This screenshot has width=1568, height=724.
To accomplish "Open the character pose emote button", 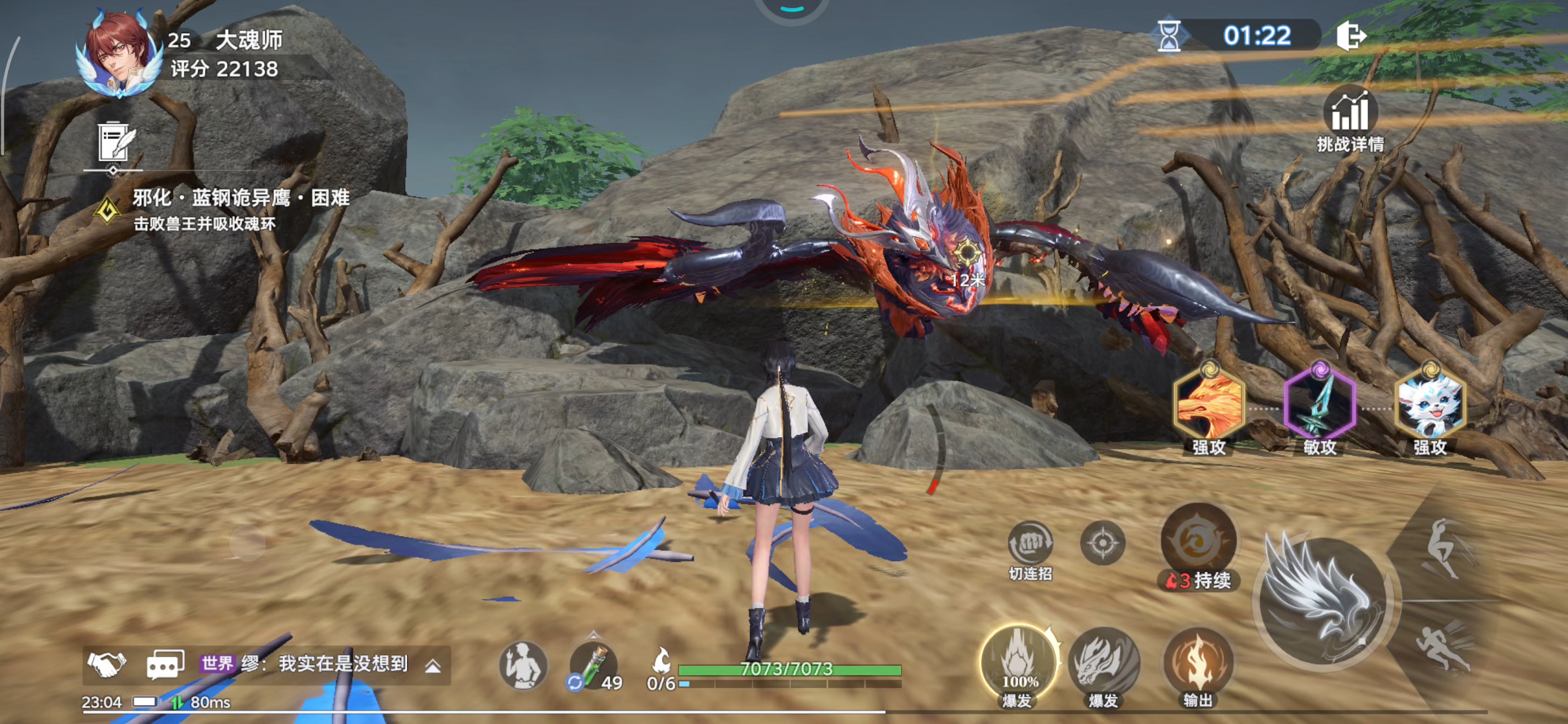I will click(x=522, y=666).
